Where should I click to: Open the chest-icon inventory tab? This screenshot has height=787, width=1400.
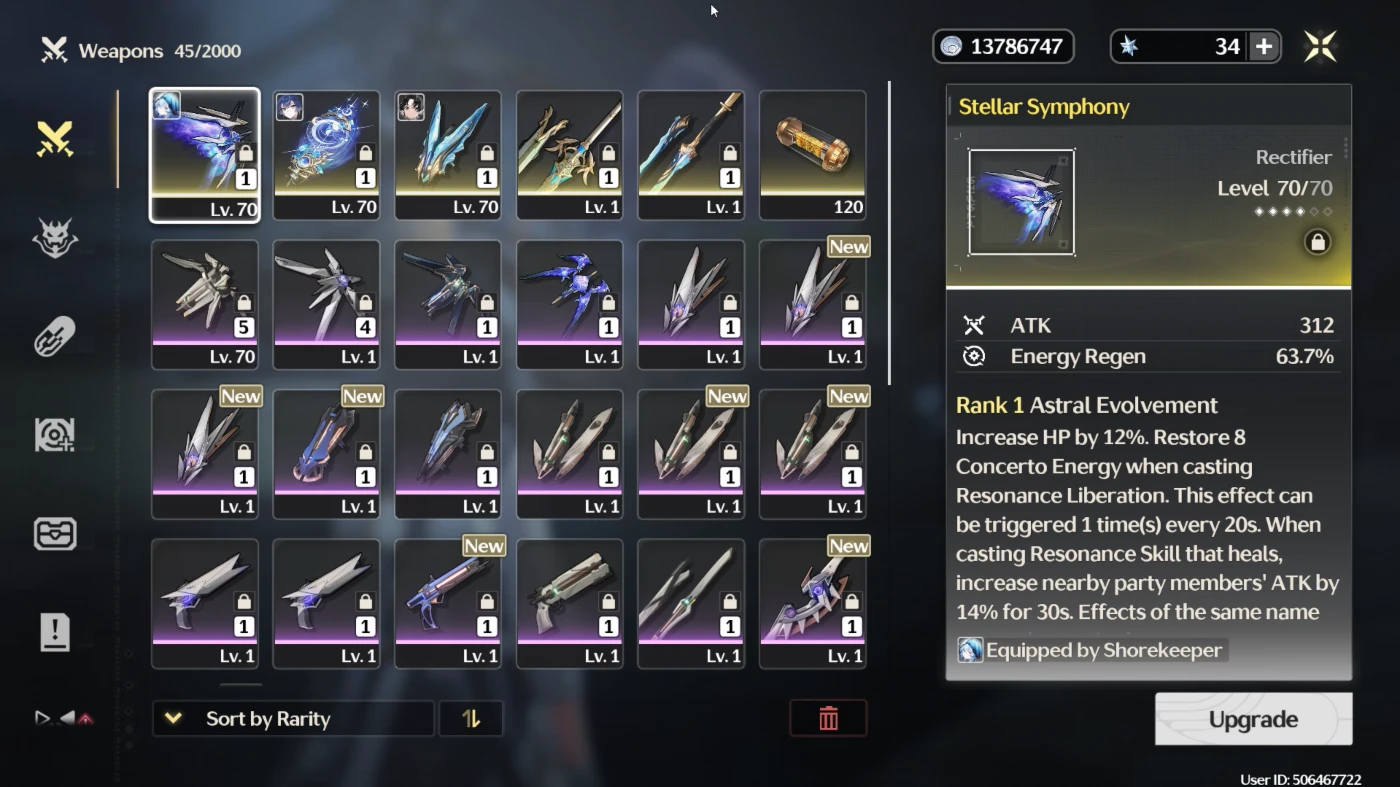coord(55,534)
